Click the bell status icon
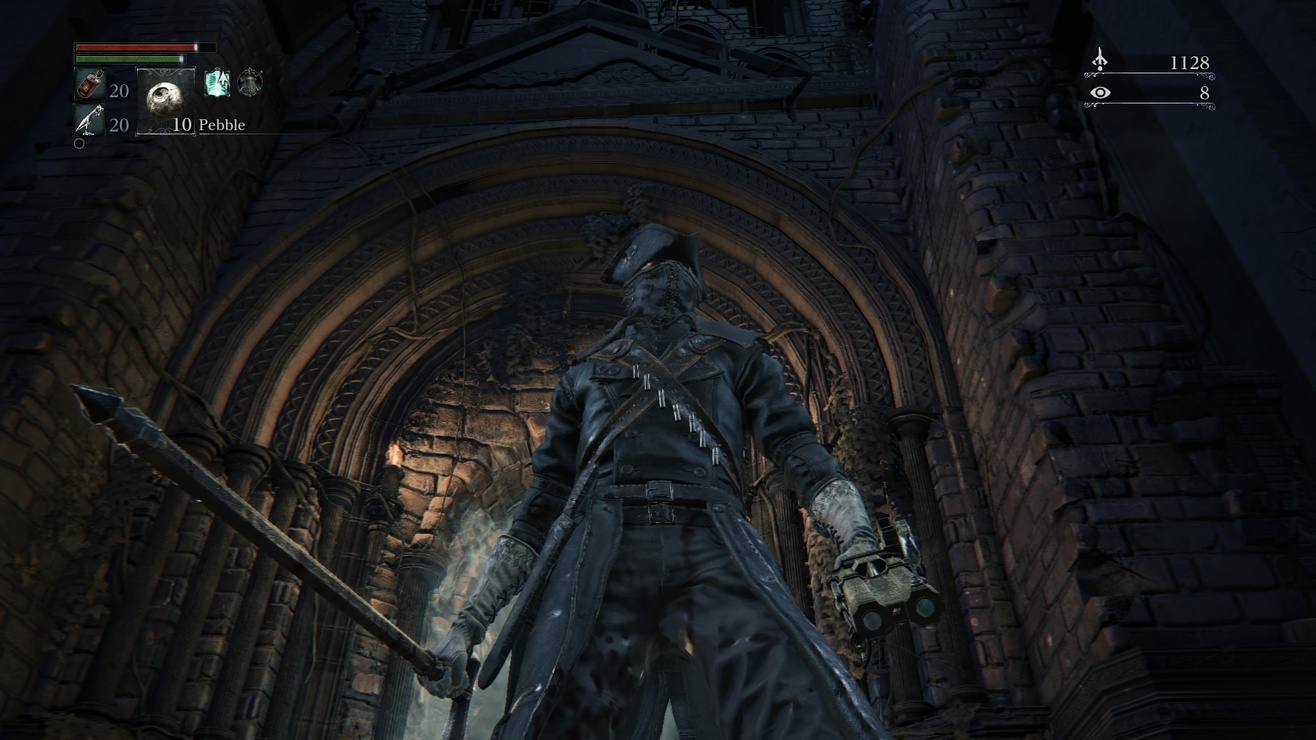Viewport: 1316px width, 740px height. click(250, 83)
